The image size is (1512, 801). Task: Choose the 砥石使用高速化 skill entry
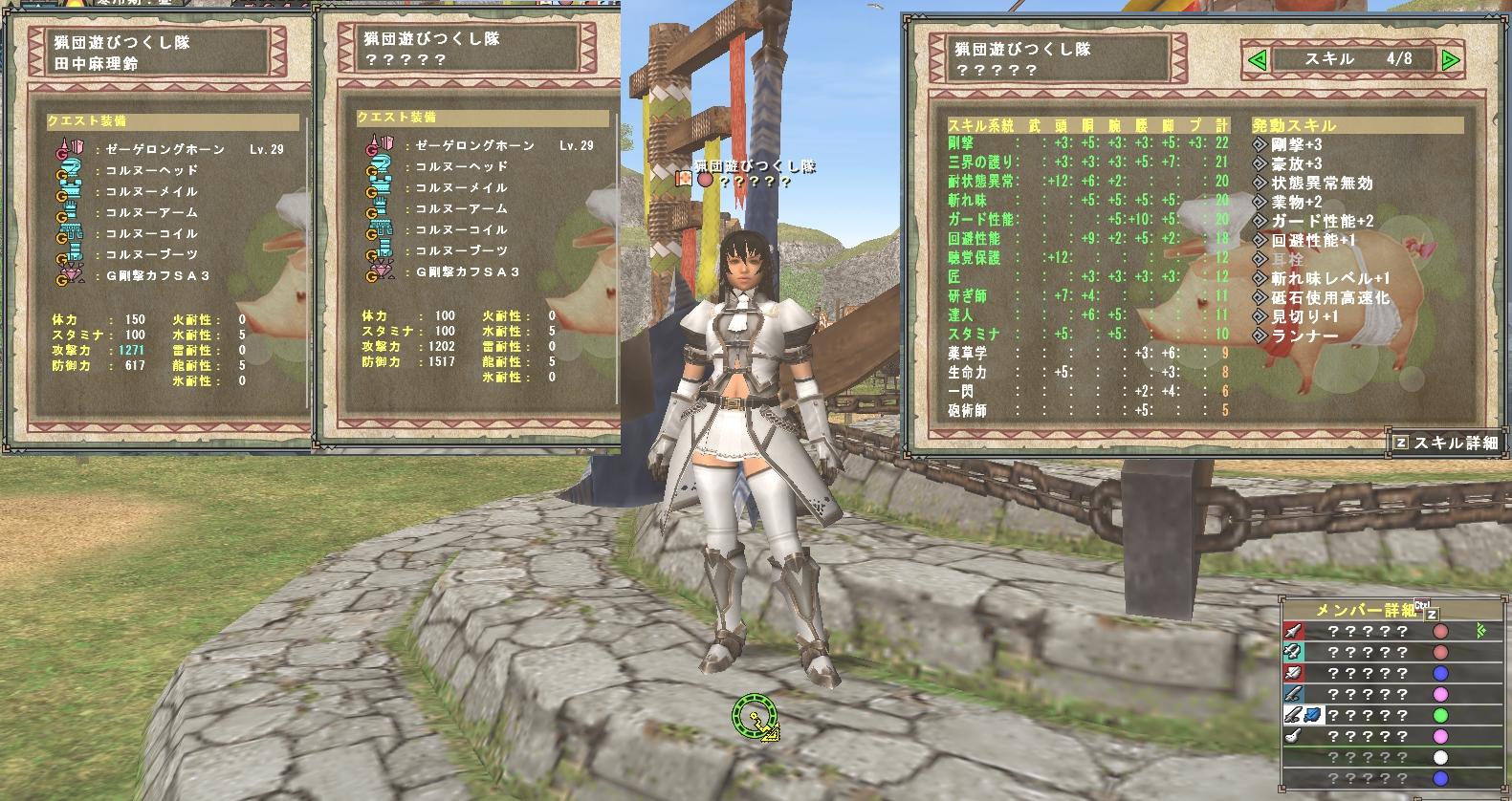[1329, 297]
